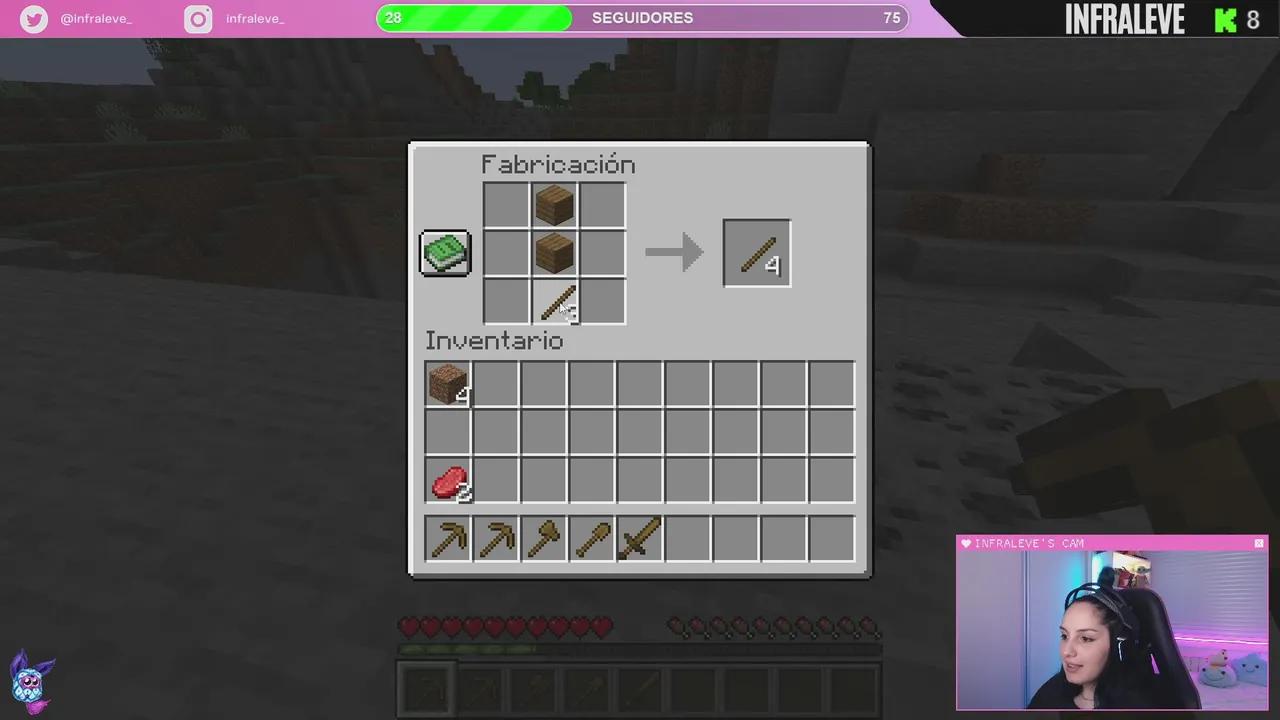
Task: Click the oak plank in the top crafting slot
Action: point(554,204)
